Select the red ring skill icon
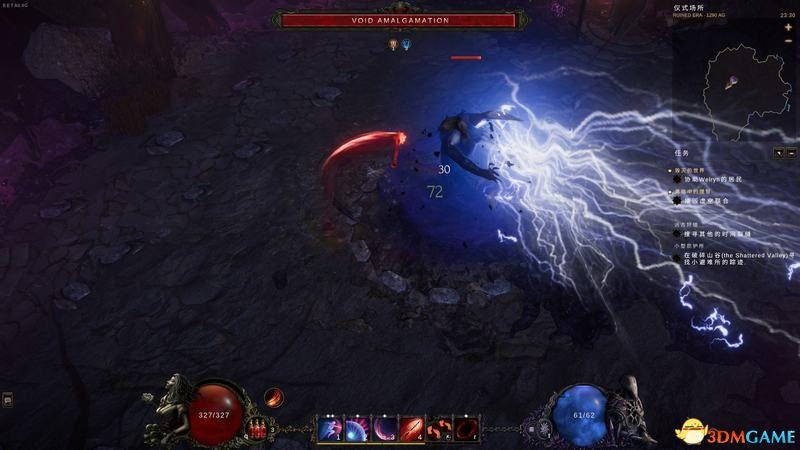Image resolution: width=800 pixels, height=450 pixels. 466,430
